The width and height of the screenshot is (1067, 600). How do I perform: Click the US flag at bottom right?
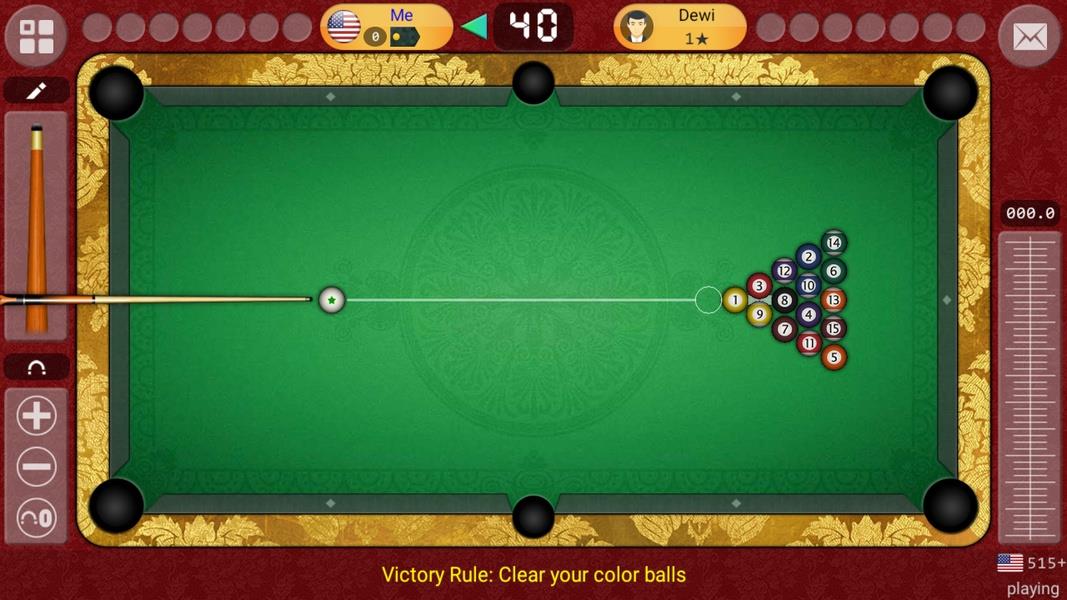(x=1010, y=563)
